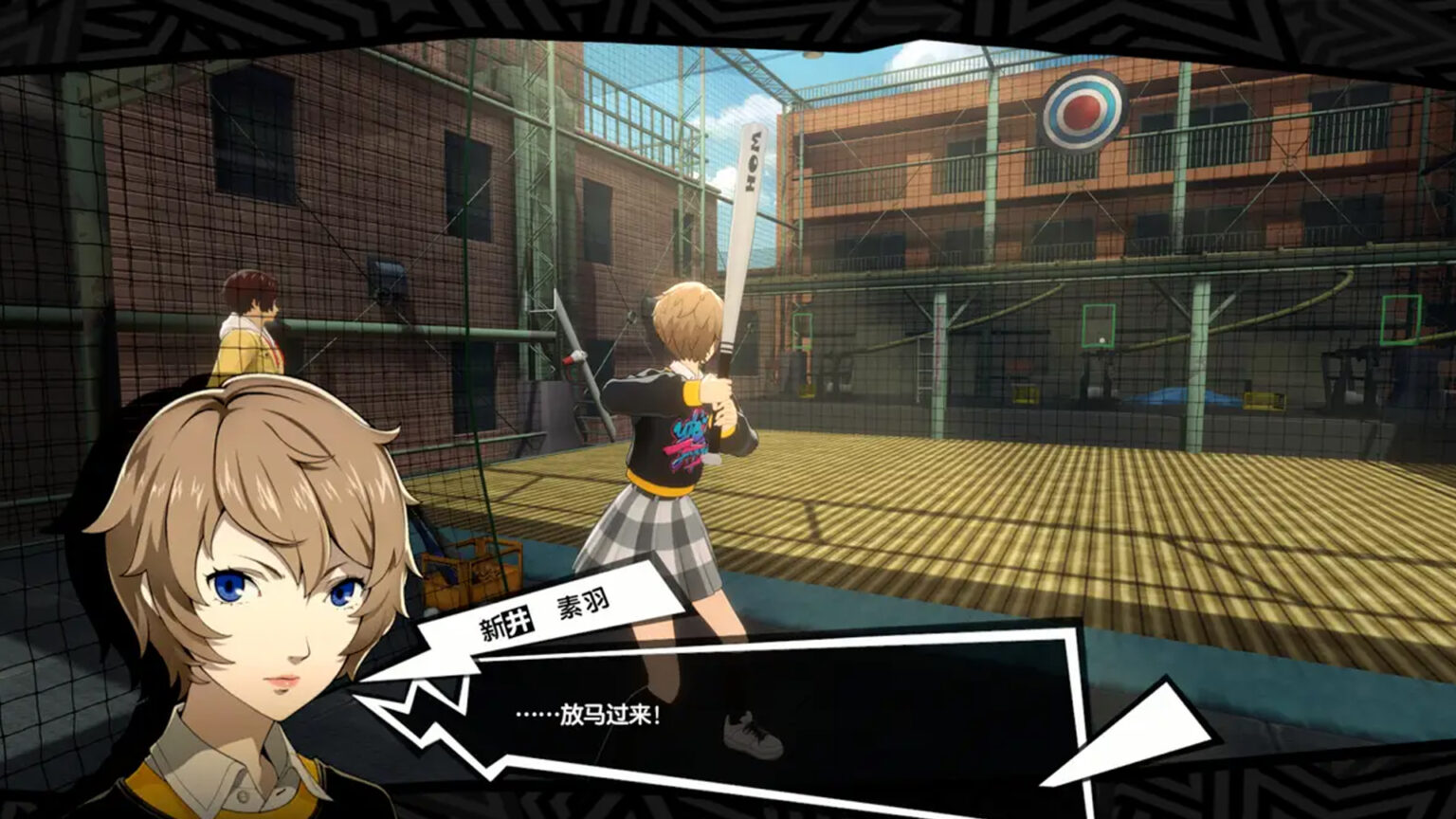Click the second green frame on the right
Viewport: 1456px width, 819px height.
pyautogui.click(x=1402, y=319)
